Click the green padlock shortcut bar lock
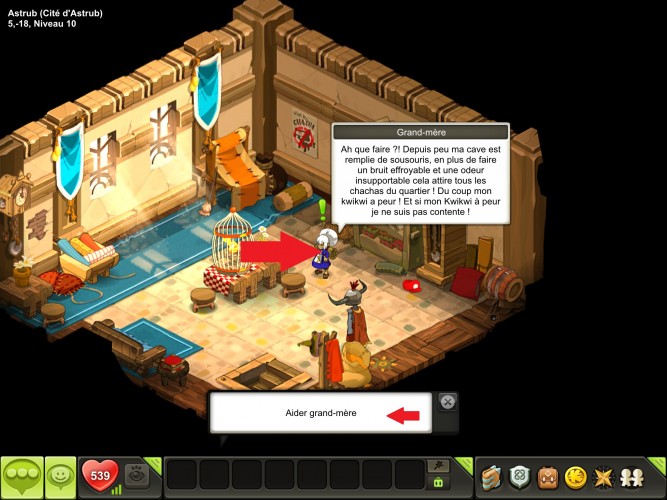Screen dimensions: 667x500 437,483
